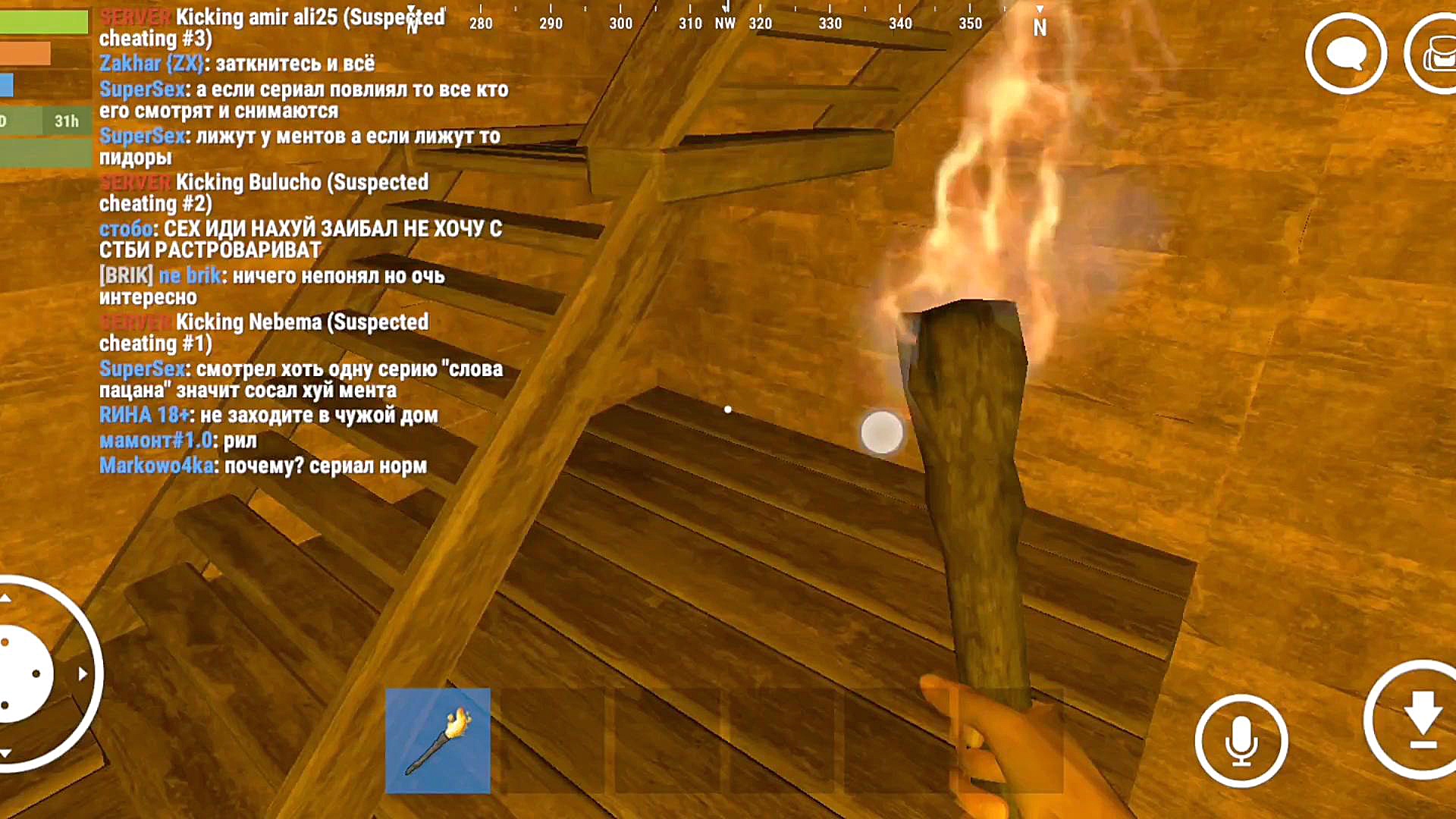Tap the crosshair dot at screen center
Image resolution: width=1456 pixels, height=819 pixels.
[728, 409]
